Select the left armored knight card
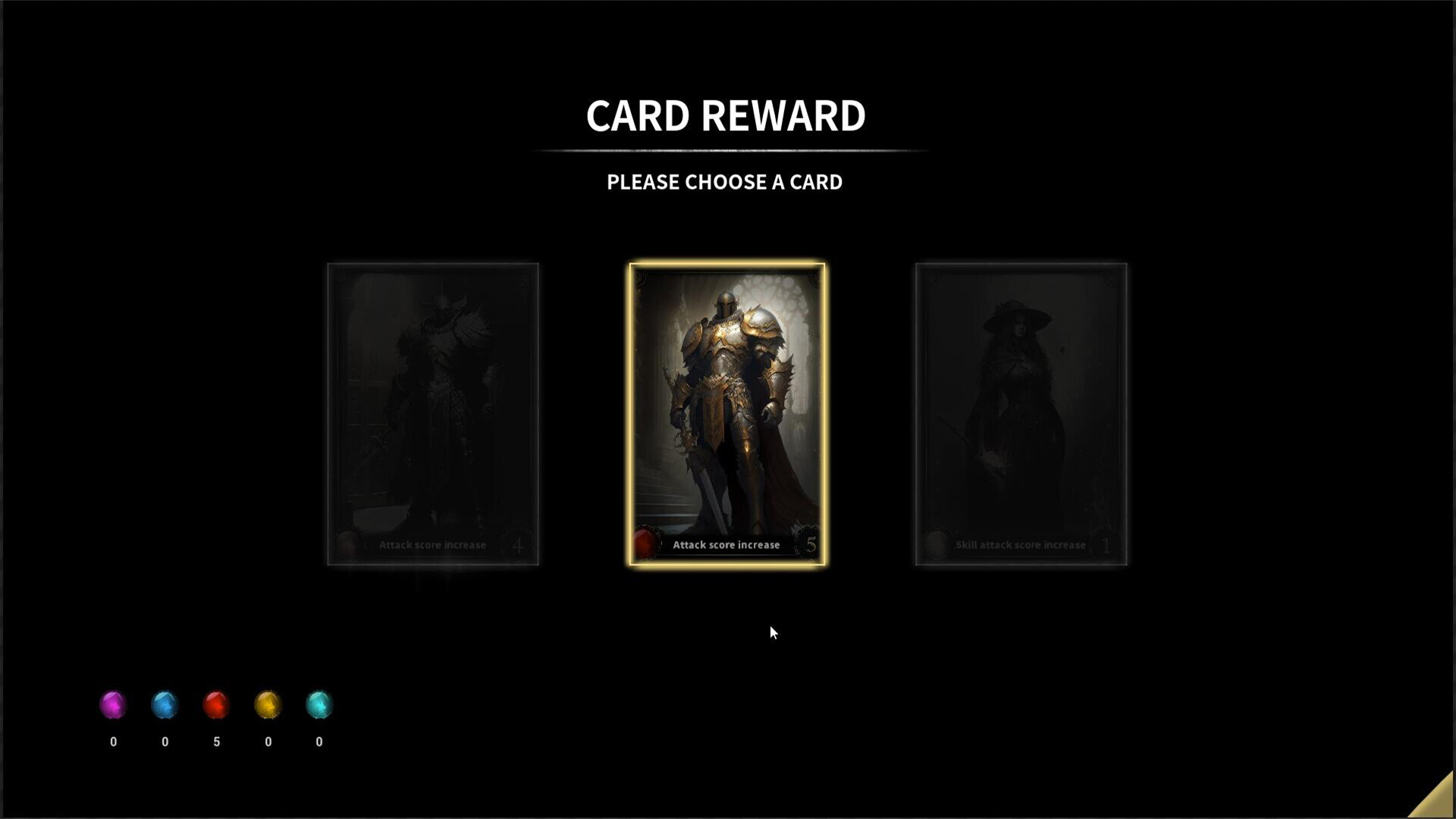 [x=432, y=413]
